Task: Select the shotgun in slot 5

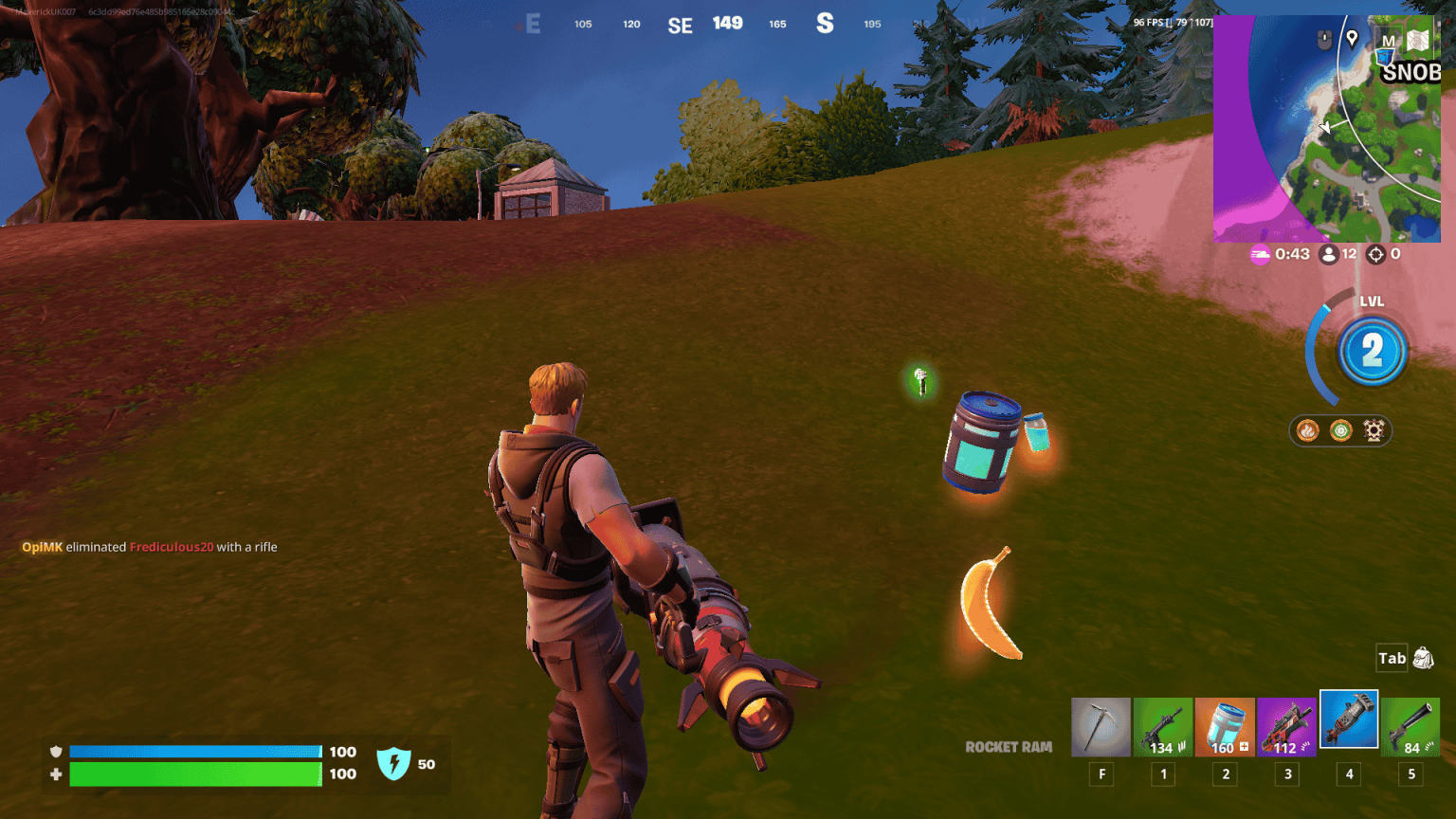Action: coord(1410,725)
